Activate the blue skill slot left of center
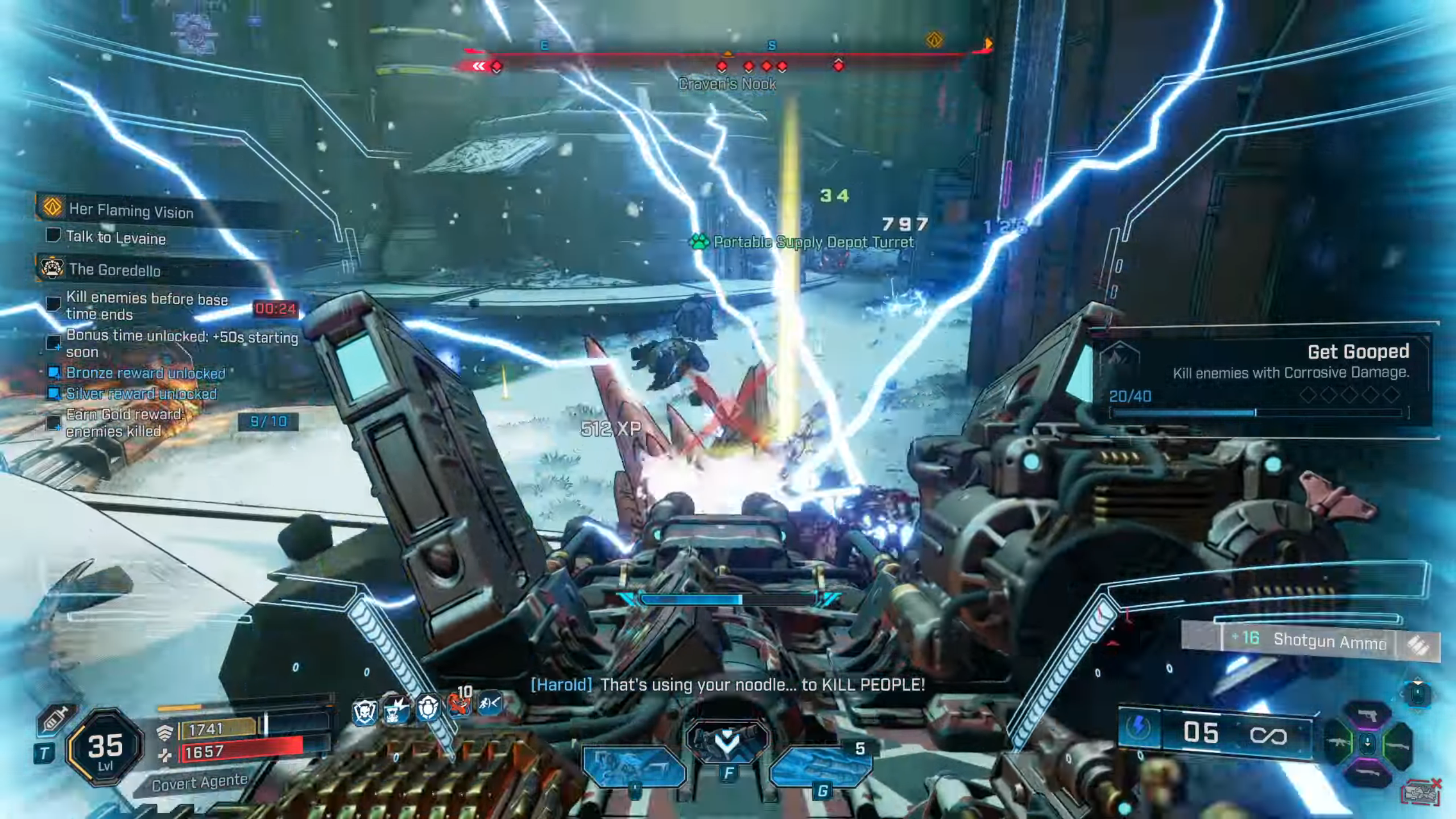This screenshot has width=1456, height=819. [x=634, y=766]
